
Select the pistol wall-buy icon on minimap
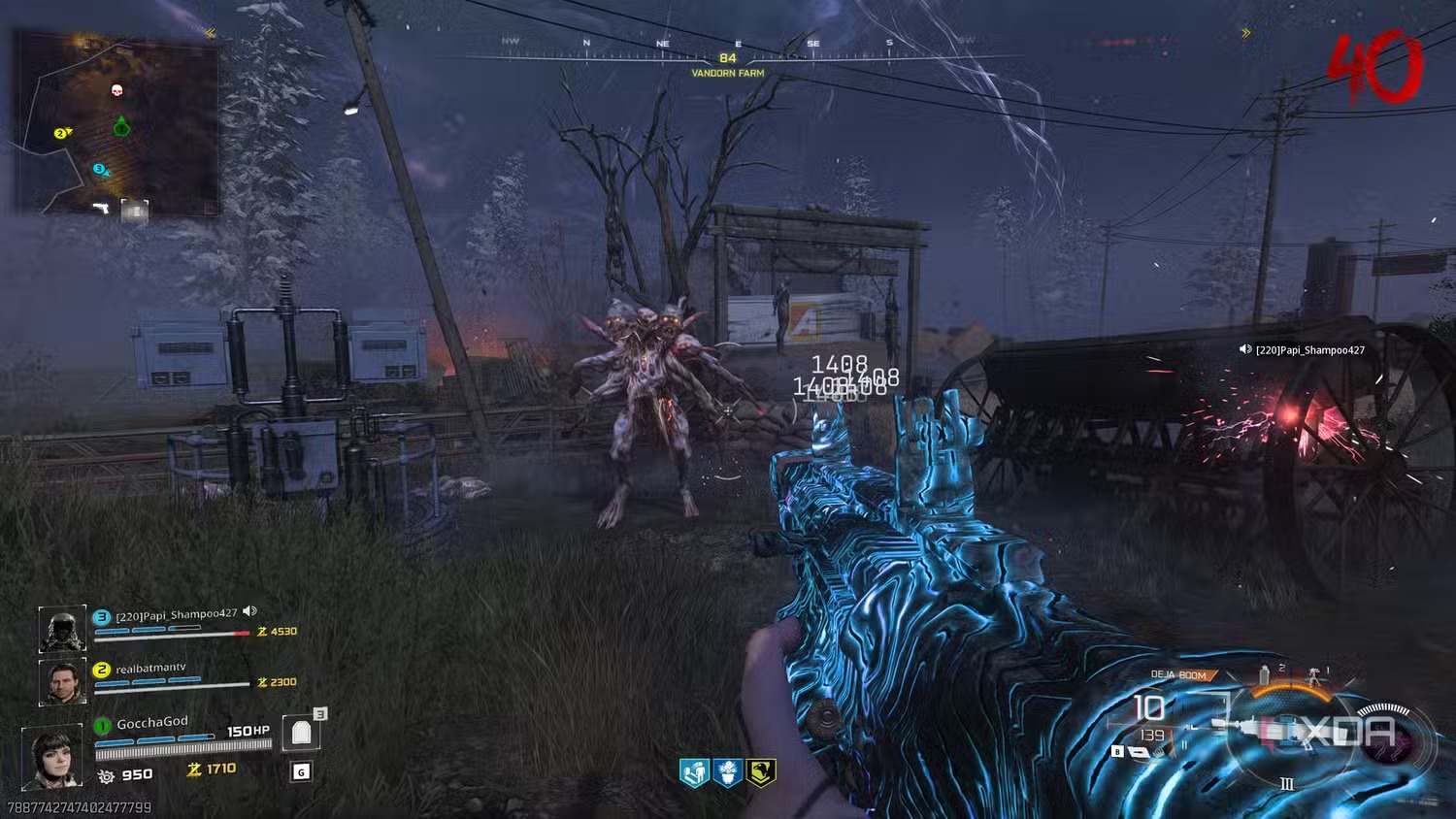point(100,208)
